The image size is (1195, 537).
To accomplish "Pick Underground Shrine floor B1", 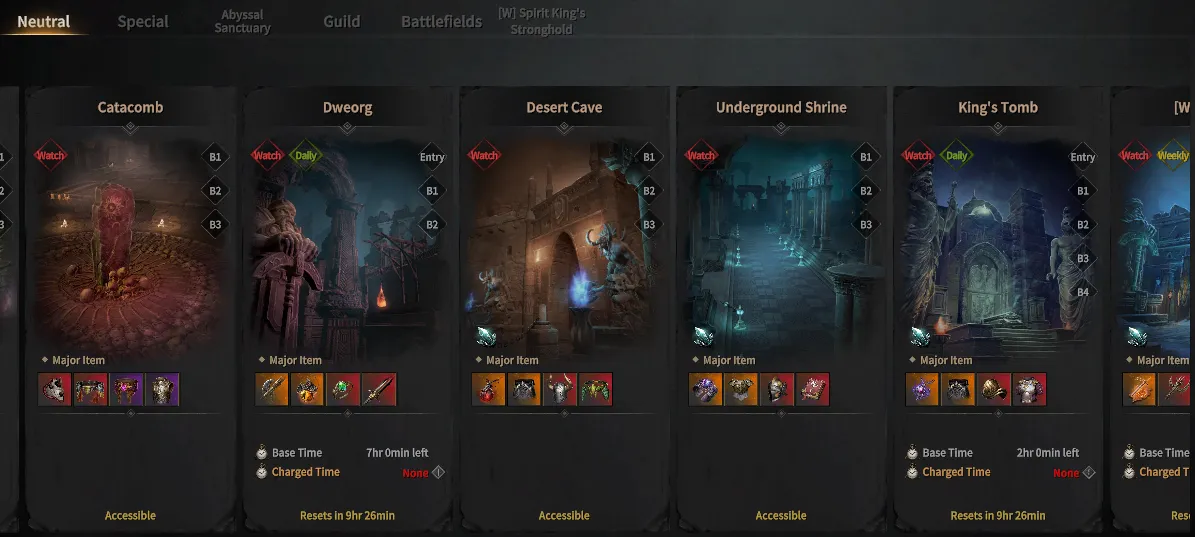I will click(866, 157).
